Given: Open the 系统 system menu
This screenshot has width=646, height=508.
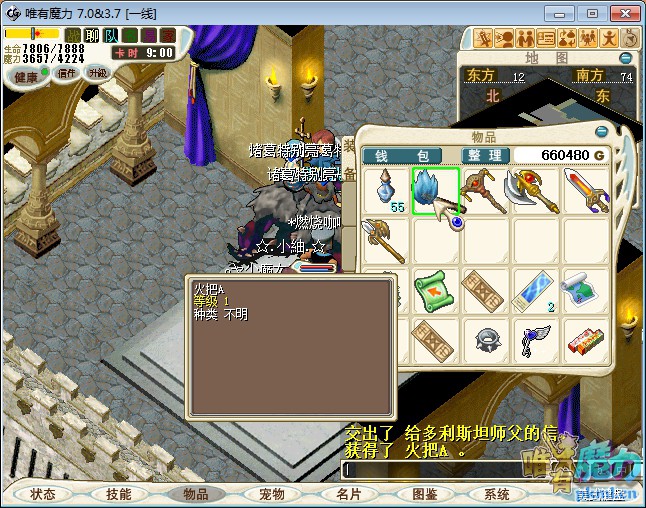Looking at the screenshot, I should [497, 494].
